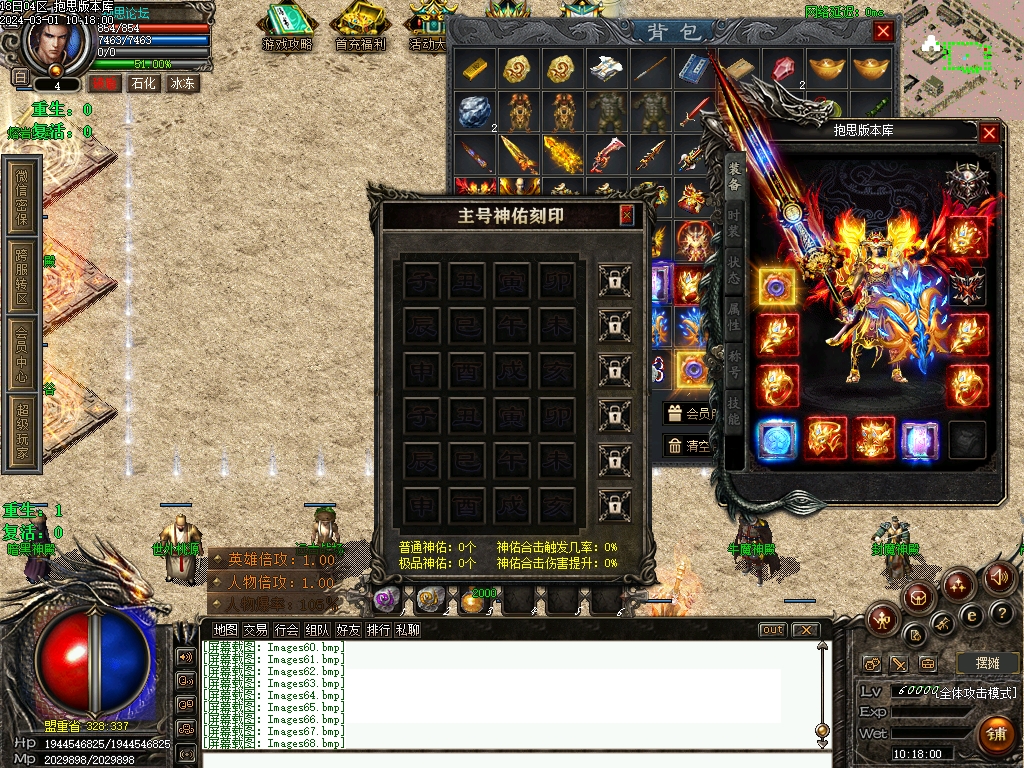Open the 超级玩家 side menu
Viewport: 1024px width, 768px height.
(23, 432)
